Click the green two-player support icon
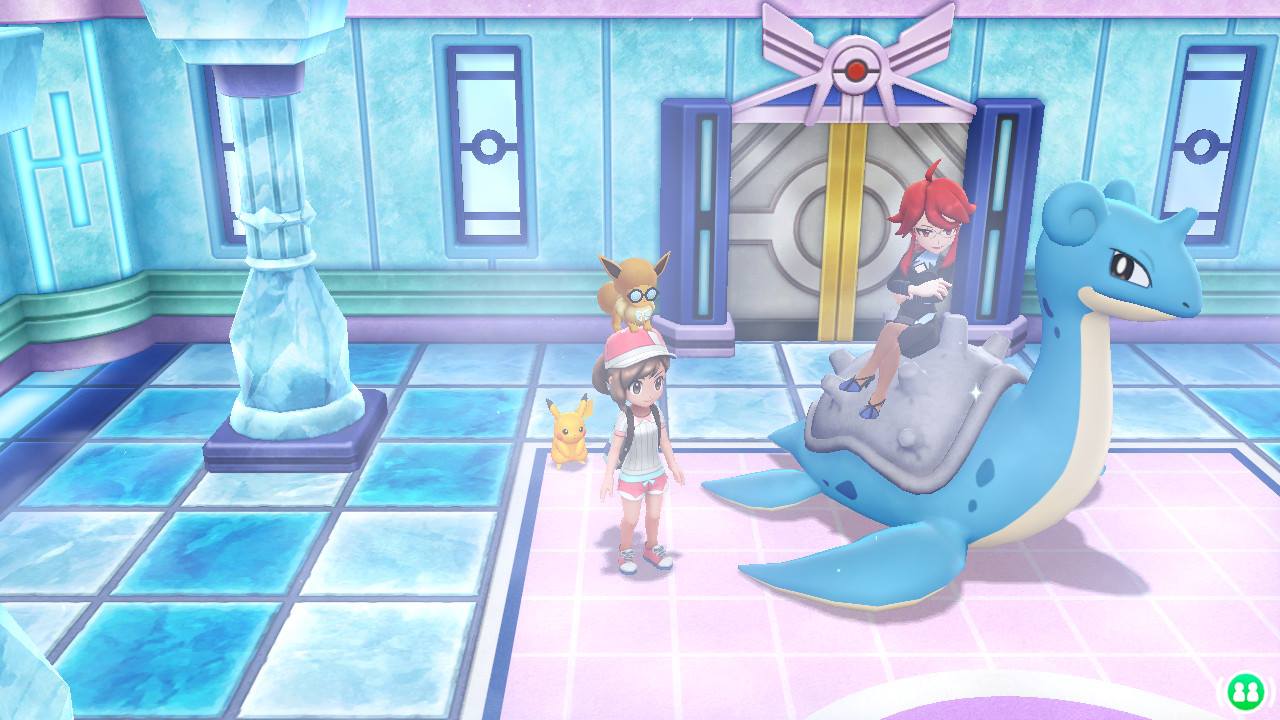 coord(1245,692)
